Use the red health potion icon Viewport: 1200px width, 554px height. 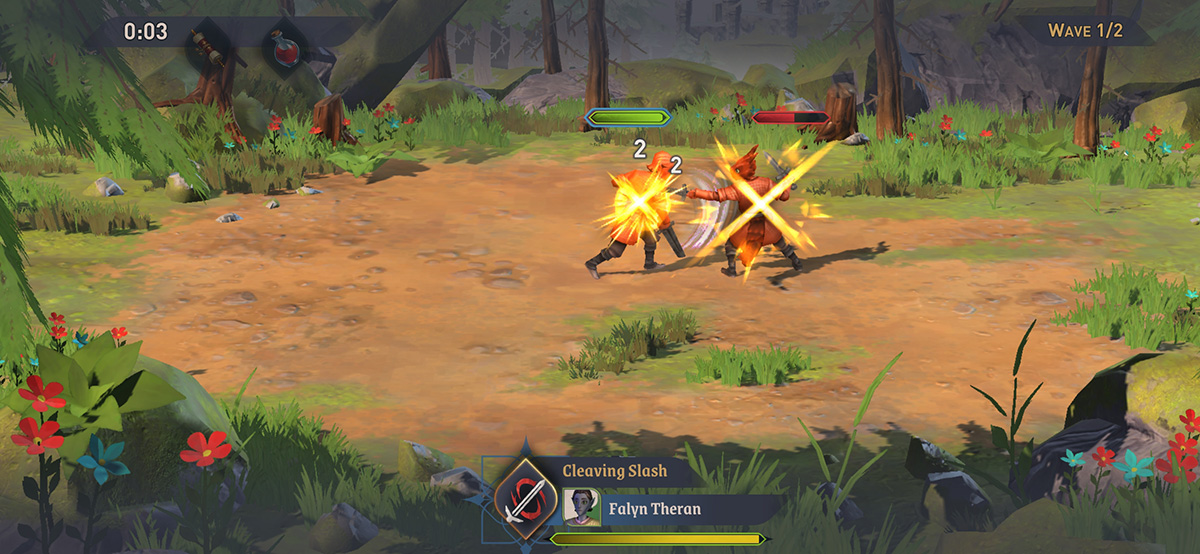coord(284,45)
